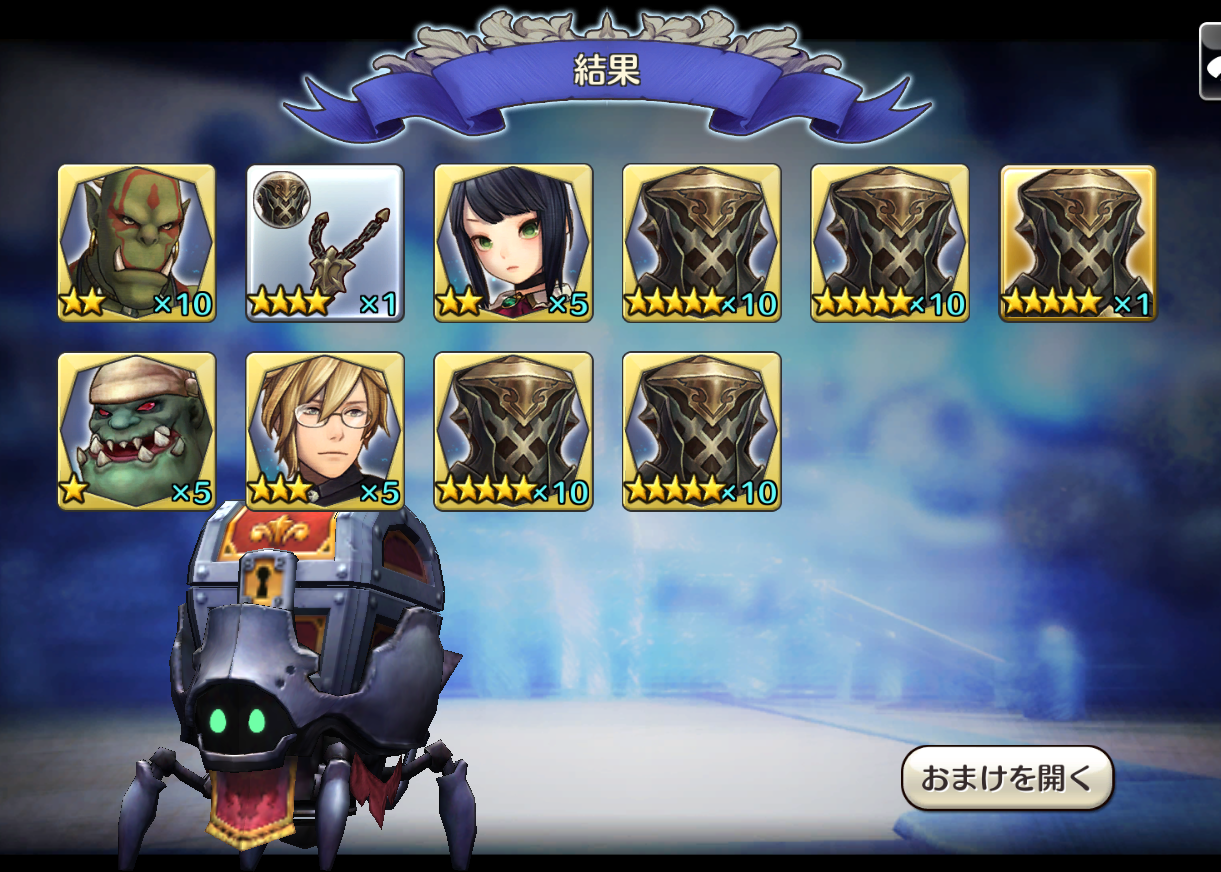Choose the three-star chain weapon reward
Viewport: 1221px width, 872px height.
coord(325,243)
